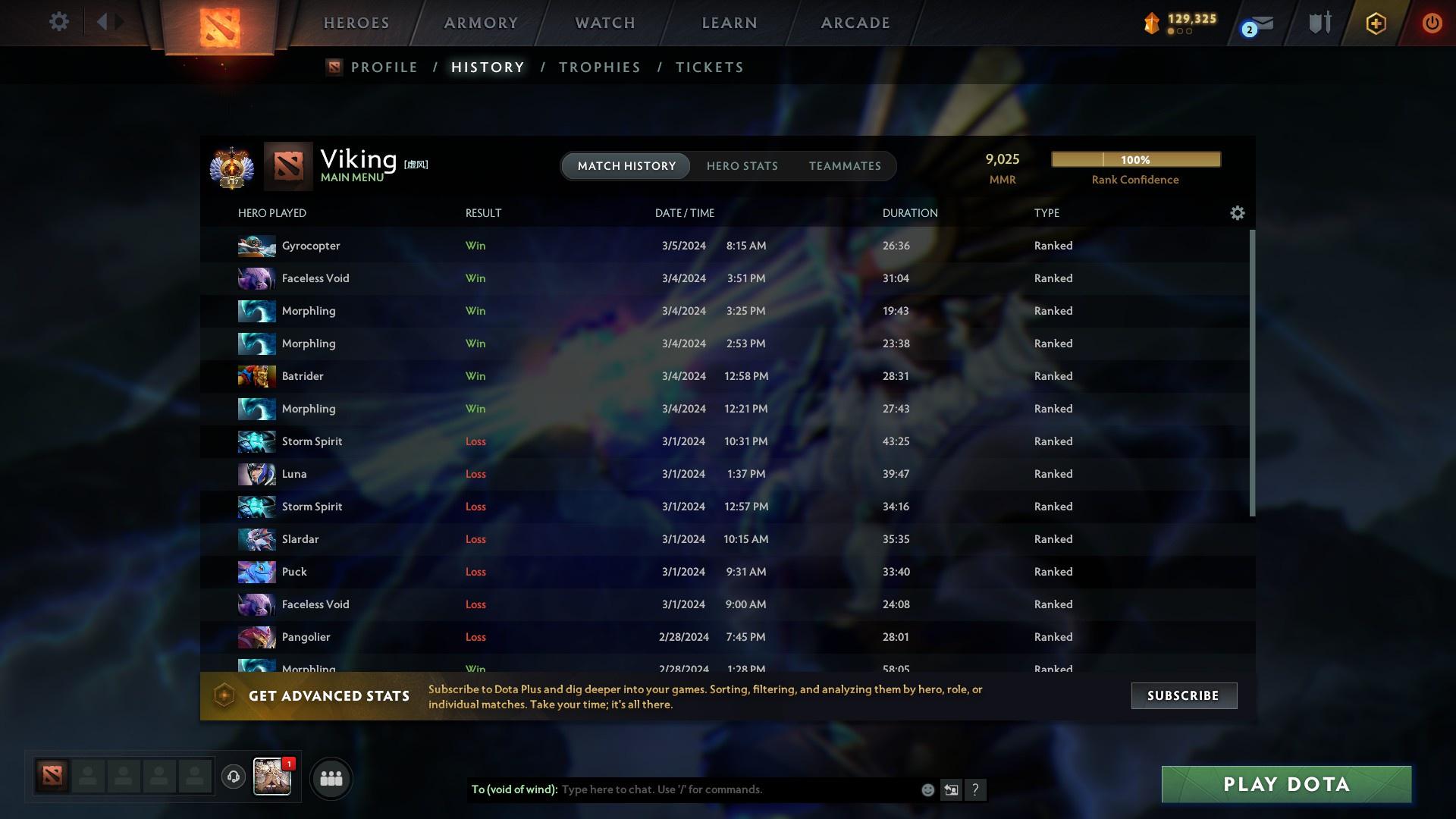Click the Subscribe button for Dota Plus
The height and width of the screenshot is (819, 1456).
tap(1183, 695)
